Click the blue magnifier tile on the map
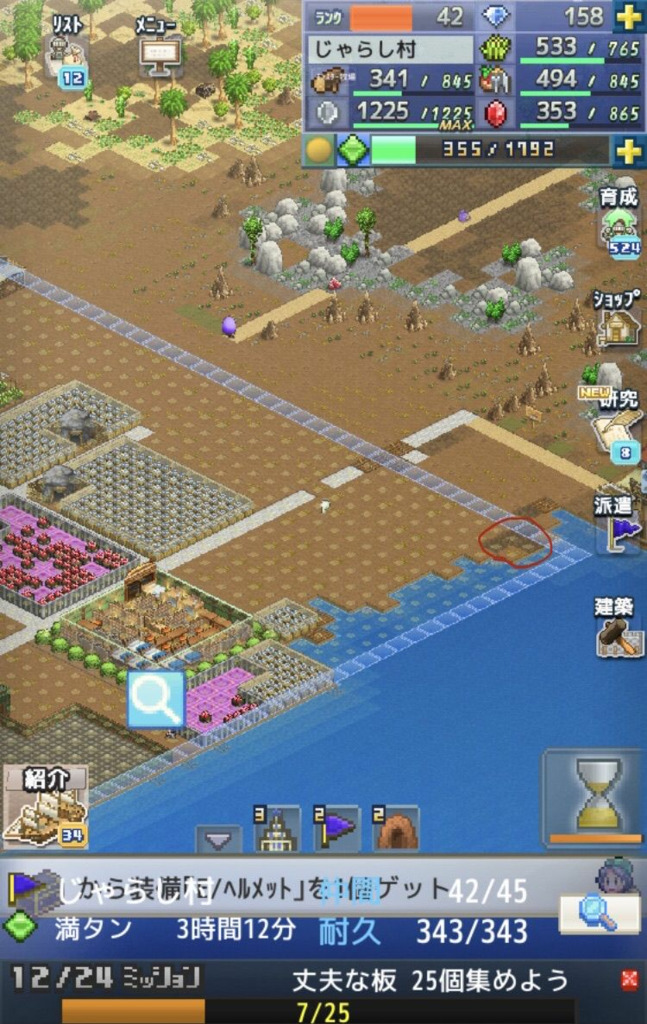Viewport: 647px width, 1024px height. pos(156,699)
